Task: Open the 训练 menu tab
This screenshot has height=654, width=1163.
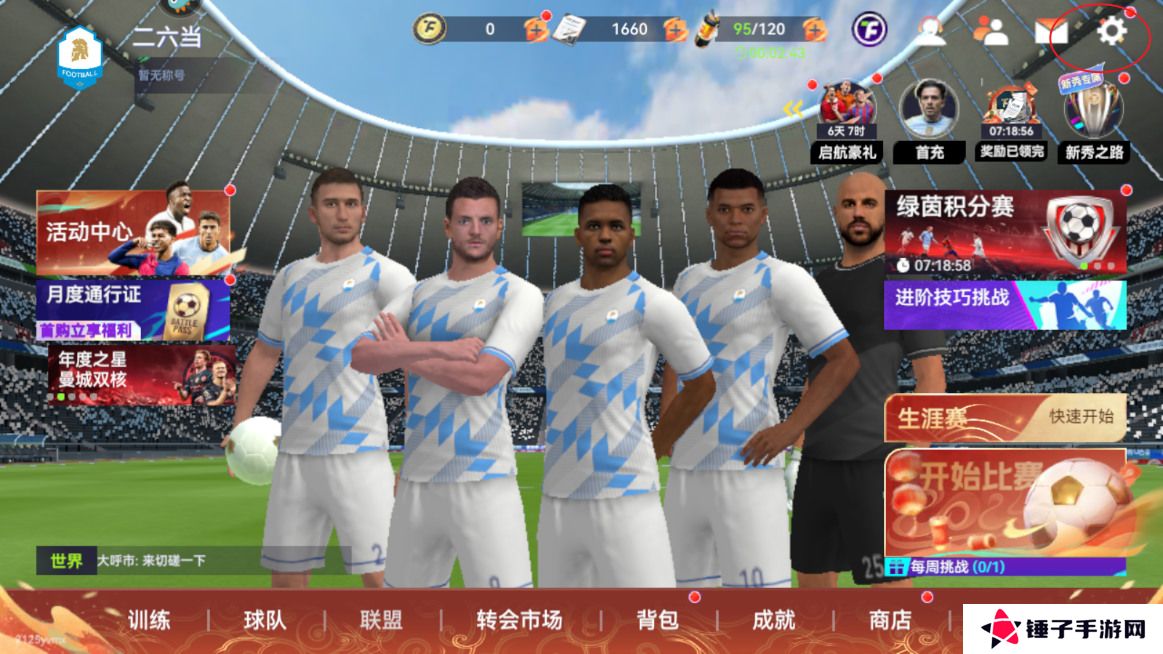Action: (148, 620)
